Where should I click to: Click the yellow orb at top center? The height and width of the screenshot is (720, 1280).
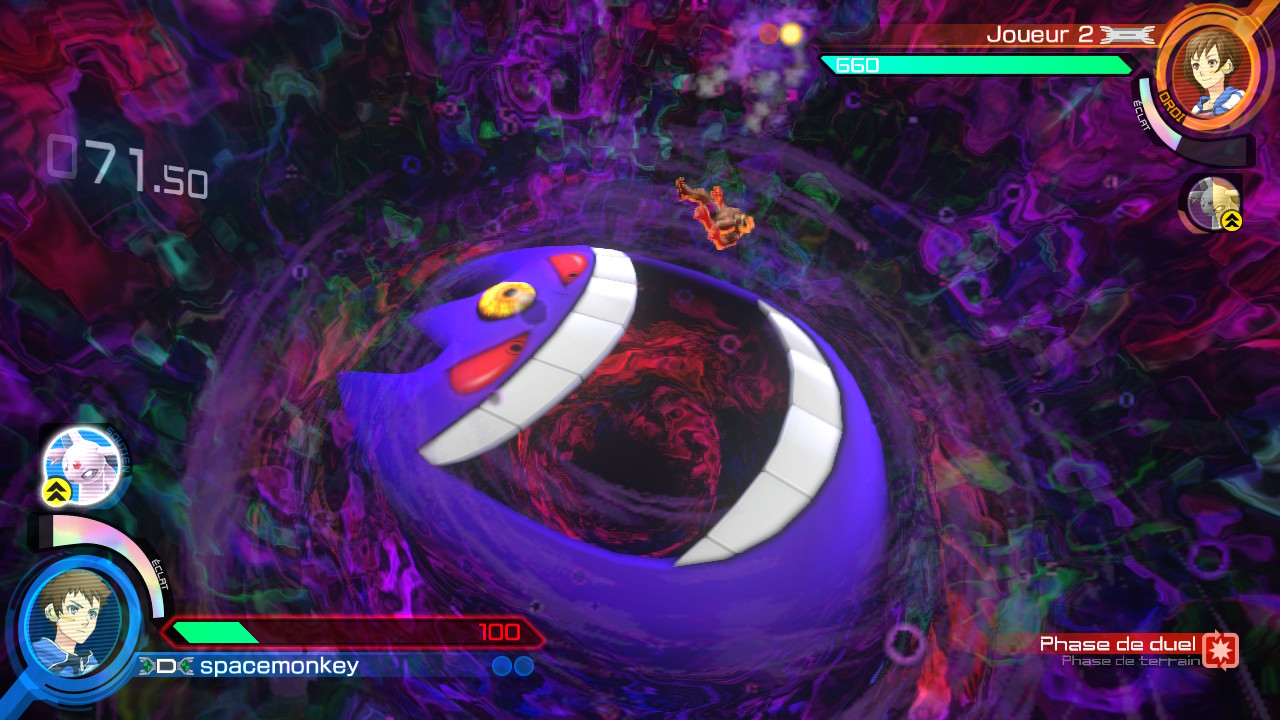coord(790,32)
